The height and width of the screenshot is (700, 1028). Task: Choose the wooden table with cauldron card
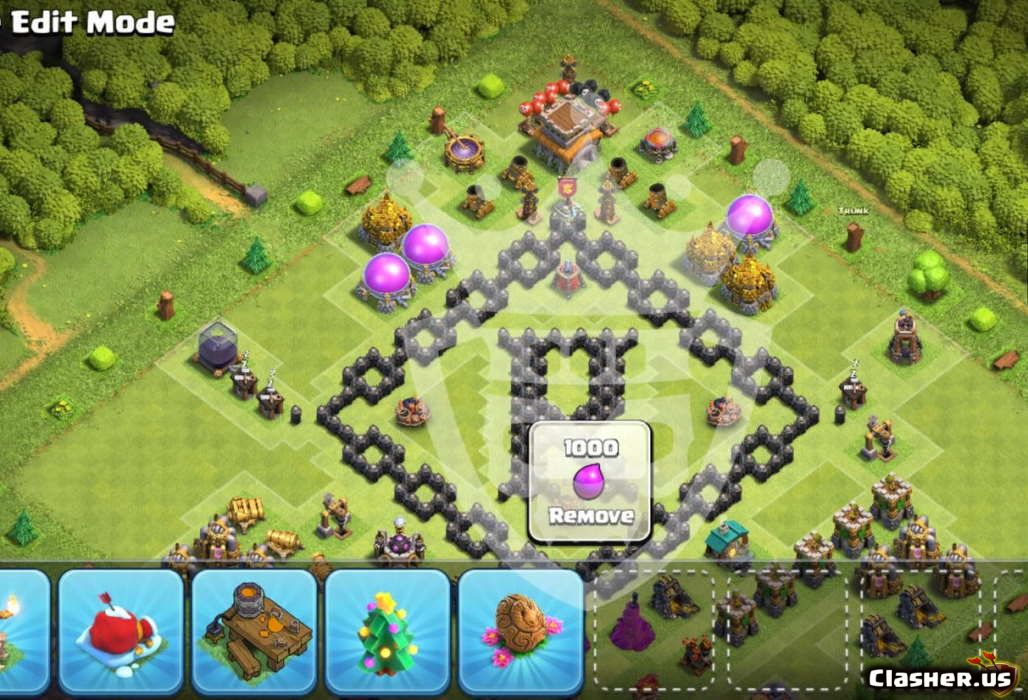[x=254, y=632]
